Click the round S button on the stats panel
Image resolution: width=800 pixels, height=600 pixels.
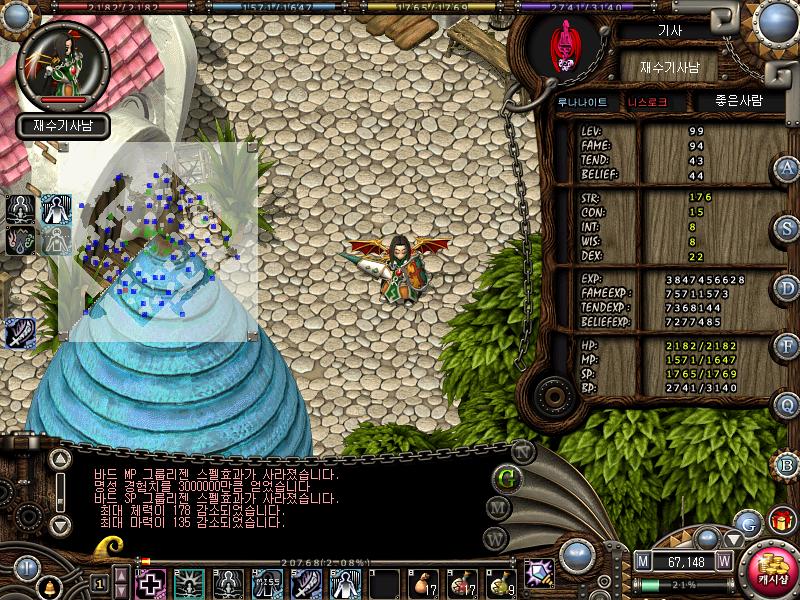pyautogui.click(x=787, y=227)
